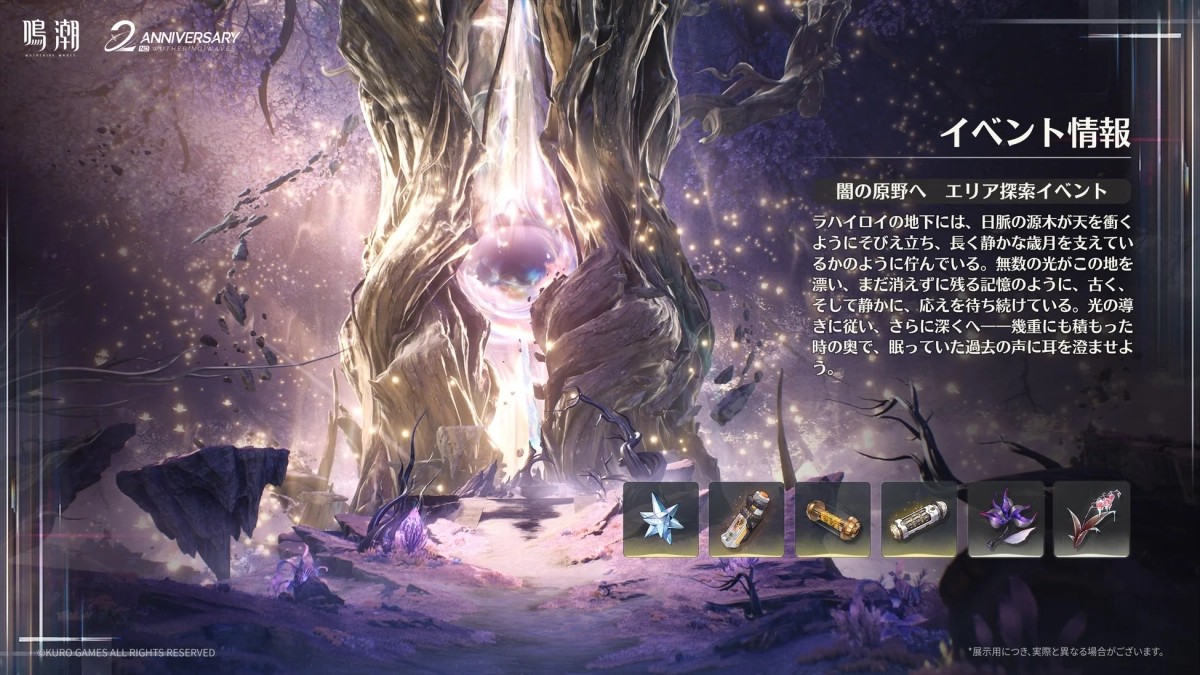The height and width of the screenshot is (675, 1200).
Task: Select the orange-capped potion bottle reward
Action: click(746, 519)
